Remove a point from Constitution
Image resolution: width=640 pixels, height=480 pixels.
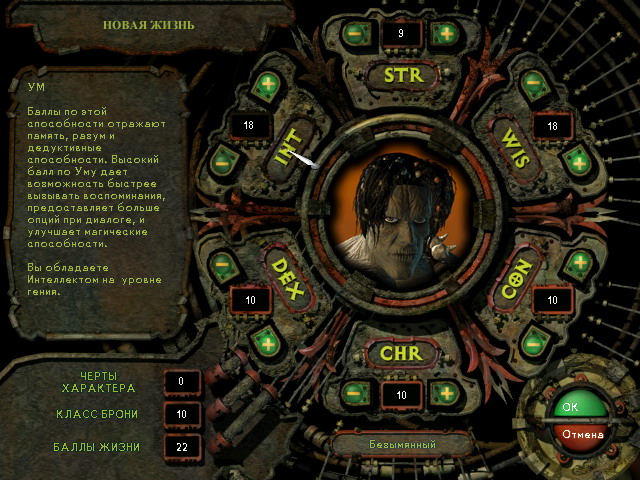tap(533, 343)
